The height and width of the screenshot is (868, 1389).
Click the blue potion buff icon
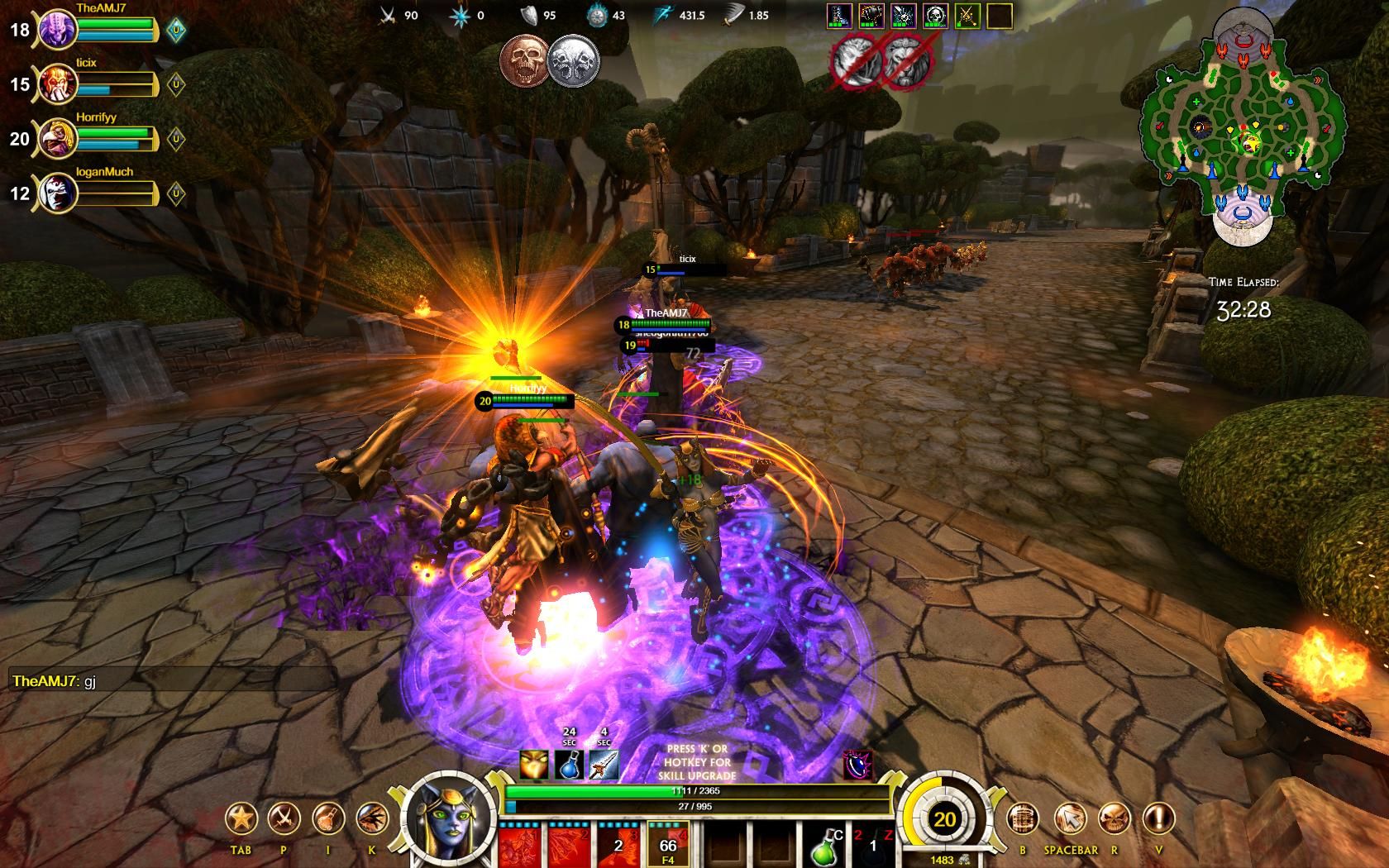pos(570,766)
